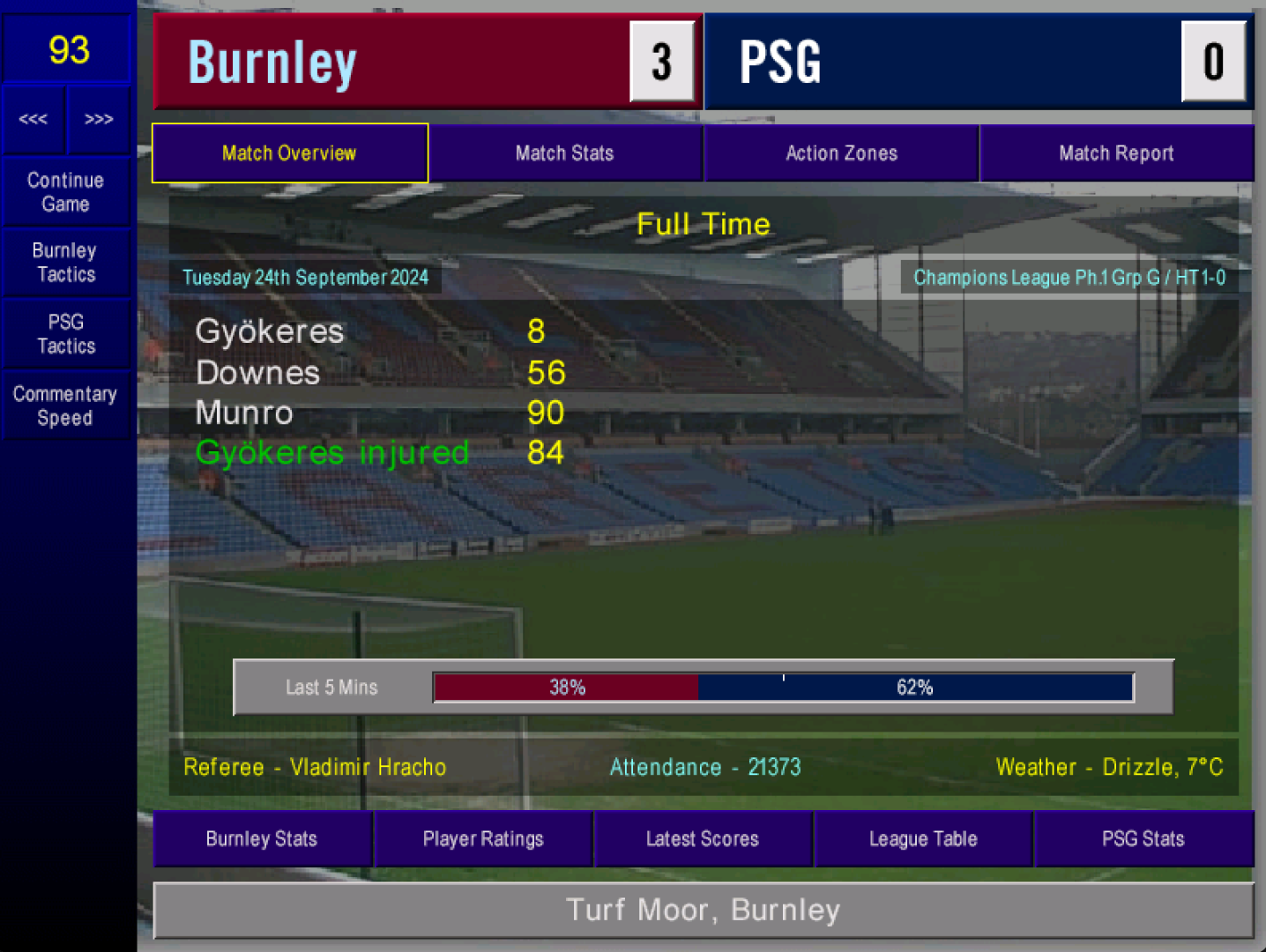This screenshot has height=952, width=1266.
Task: Click the forward arrows button
Action: (99, 119)
